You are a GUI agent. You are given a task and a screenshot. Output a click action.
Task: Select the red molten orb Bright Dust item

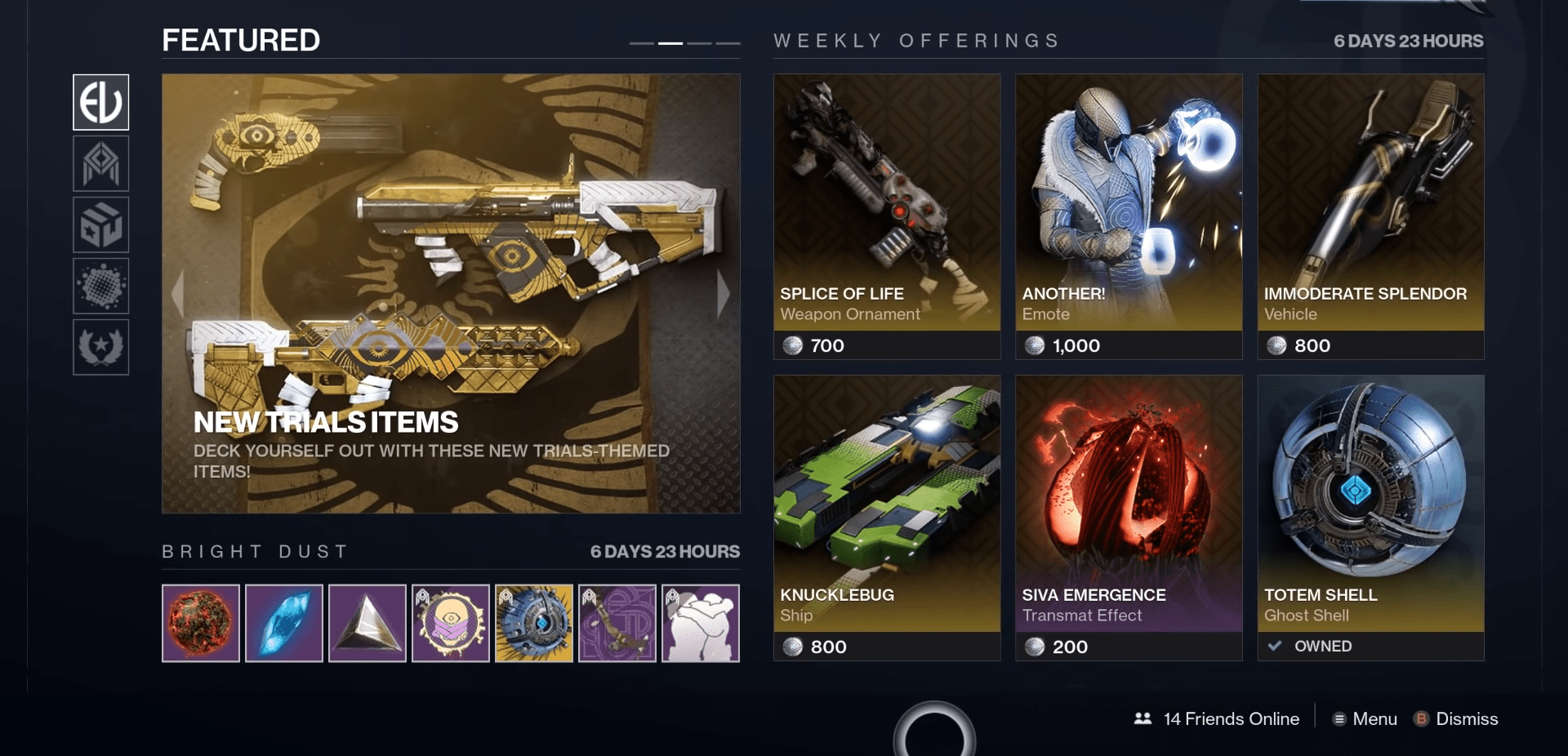[201, 623]
